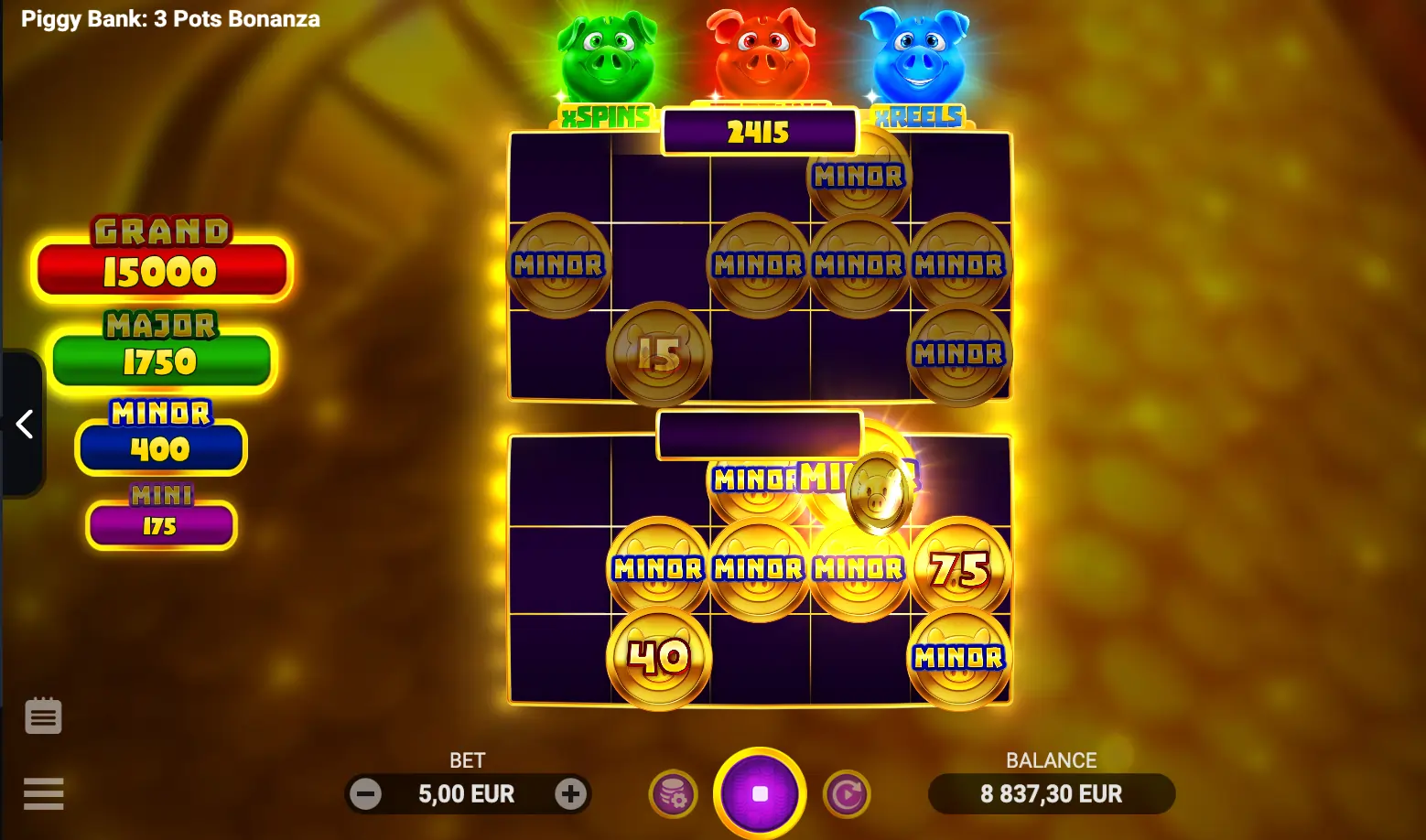Open bet settings via the coin-and-gear icon
1426x840 pixels.
[x=673, y=794]
